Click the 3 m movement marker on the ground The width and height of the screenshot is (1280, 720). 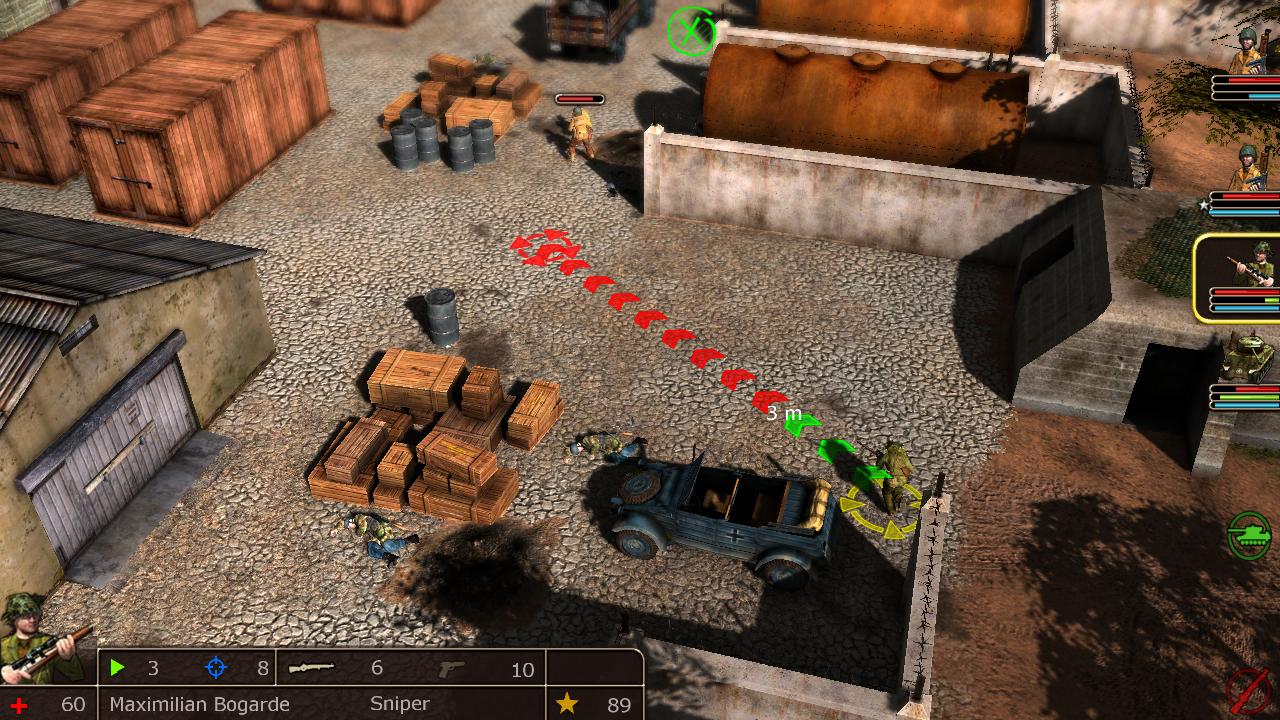[x=785, y=411]
